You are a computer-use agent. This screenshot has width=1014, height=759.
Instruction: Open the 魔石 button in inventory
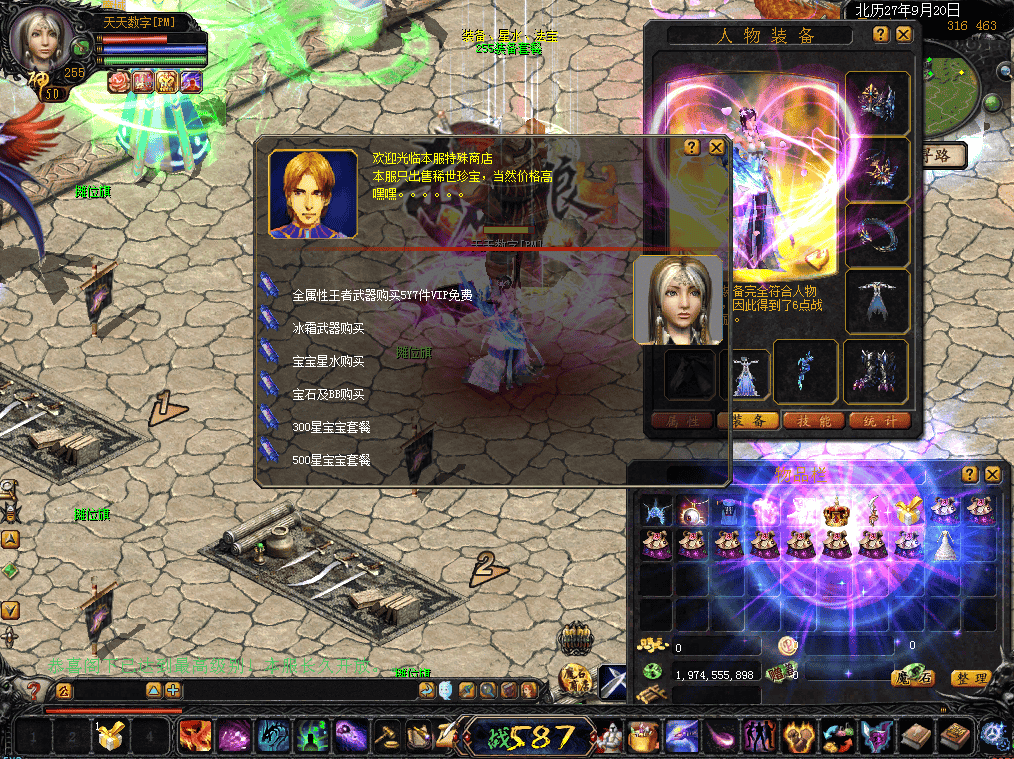point(913,678)
